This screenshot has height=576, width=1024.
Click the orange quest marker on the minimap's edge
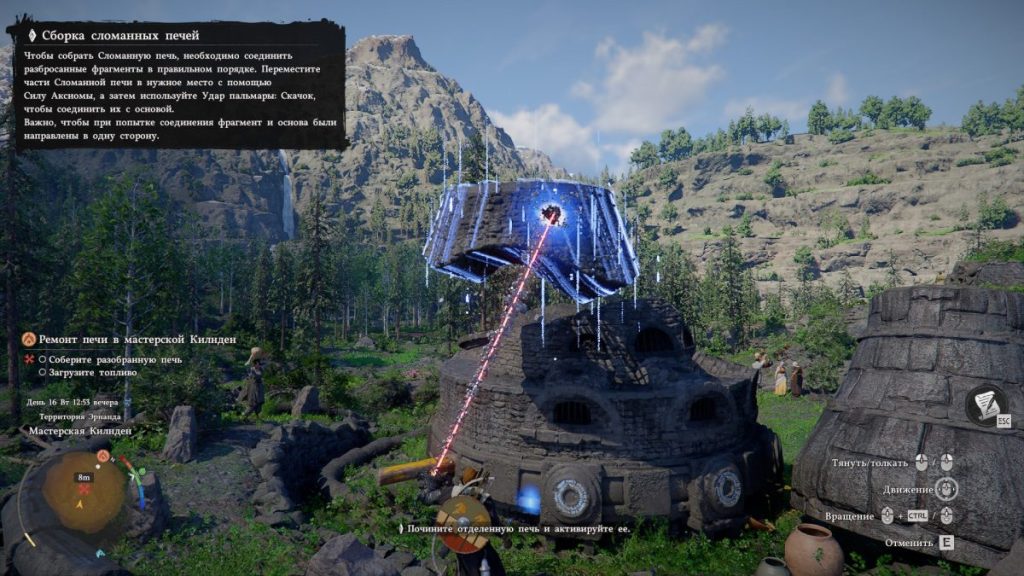pos(103,456)
